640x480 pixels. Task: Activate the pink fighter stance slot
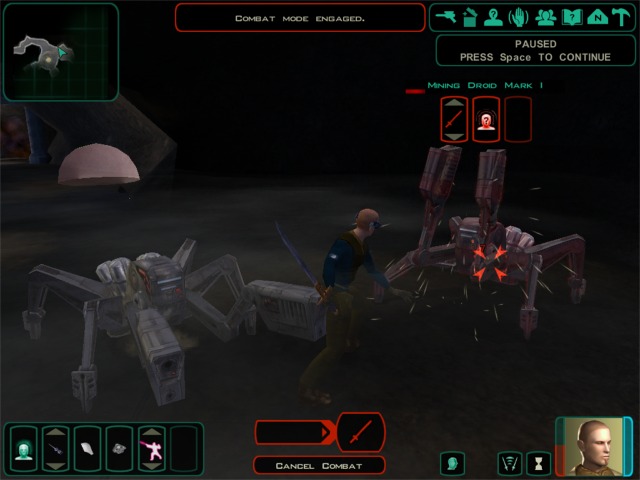tap(153, 446)
